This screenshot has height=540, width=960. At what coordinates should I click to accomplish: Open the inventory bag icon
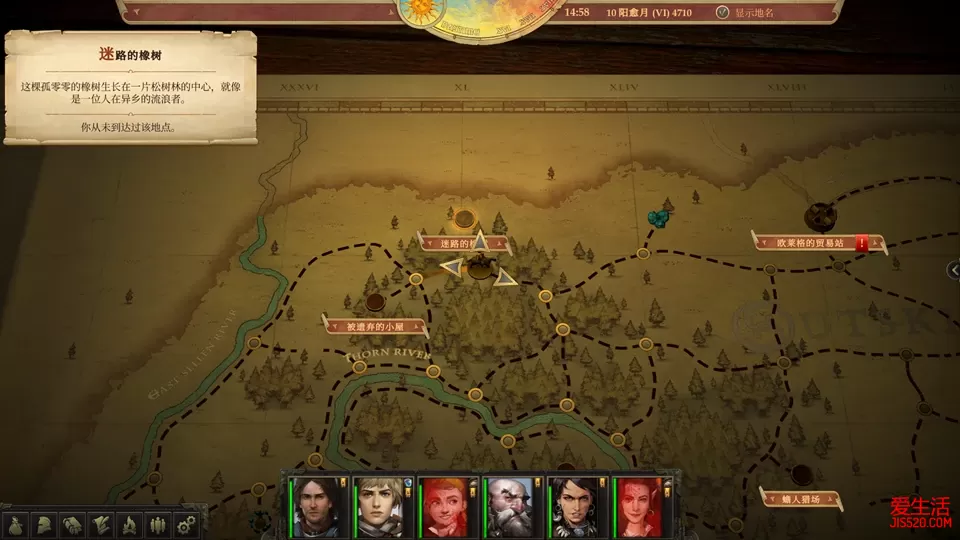[17, 523]
